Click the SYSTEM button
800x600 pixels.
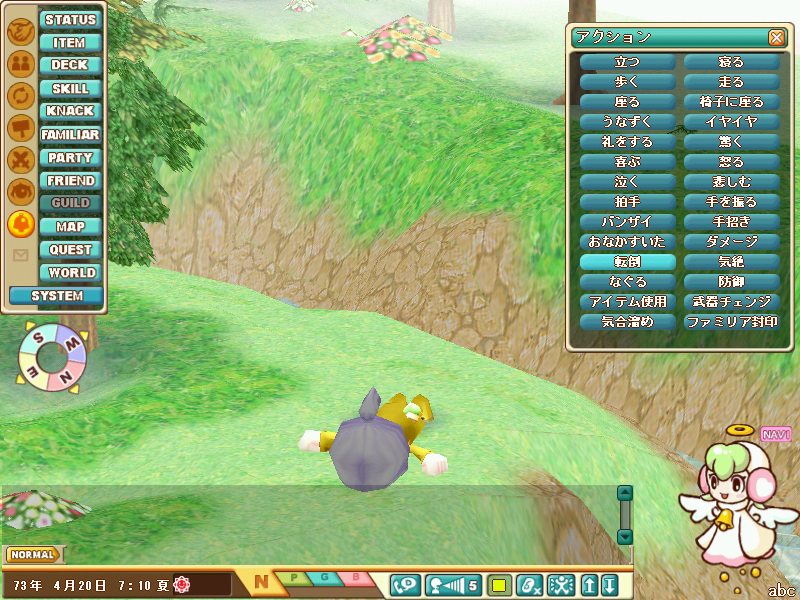click(x=56, y=296)
